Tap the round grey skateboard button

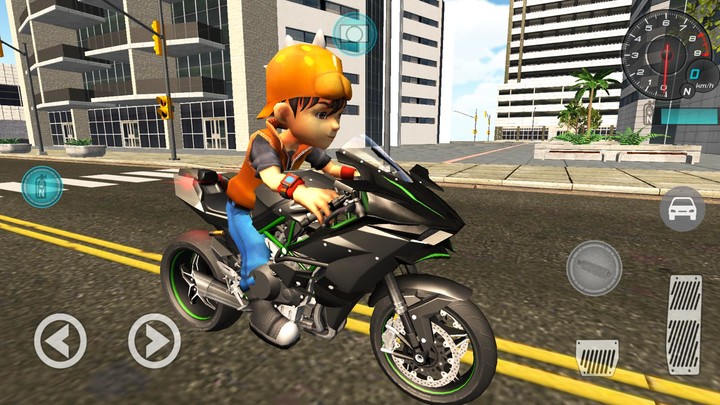click(x=594, y=267)
